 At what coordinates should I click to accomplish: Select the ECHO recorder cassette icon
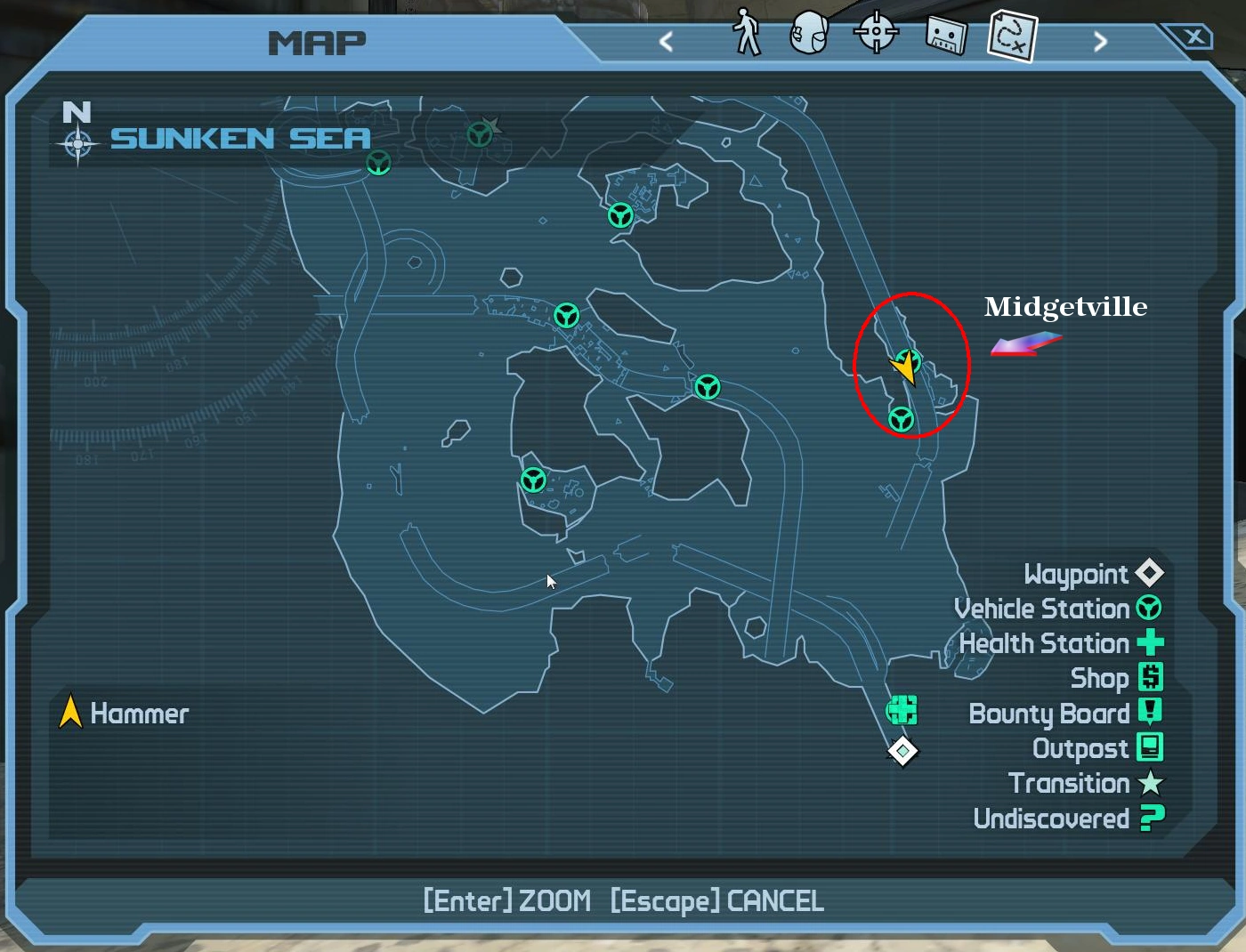pyautogui.click(x=943, y=34)
